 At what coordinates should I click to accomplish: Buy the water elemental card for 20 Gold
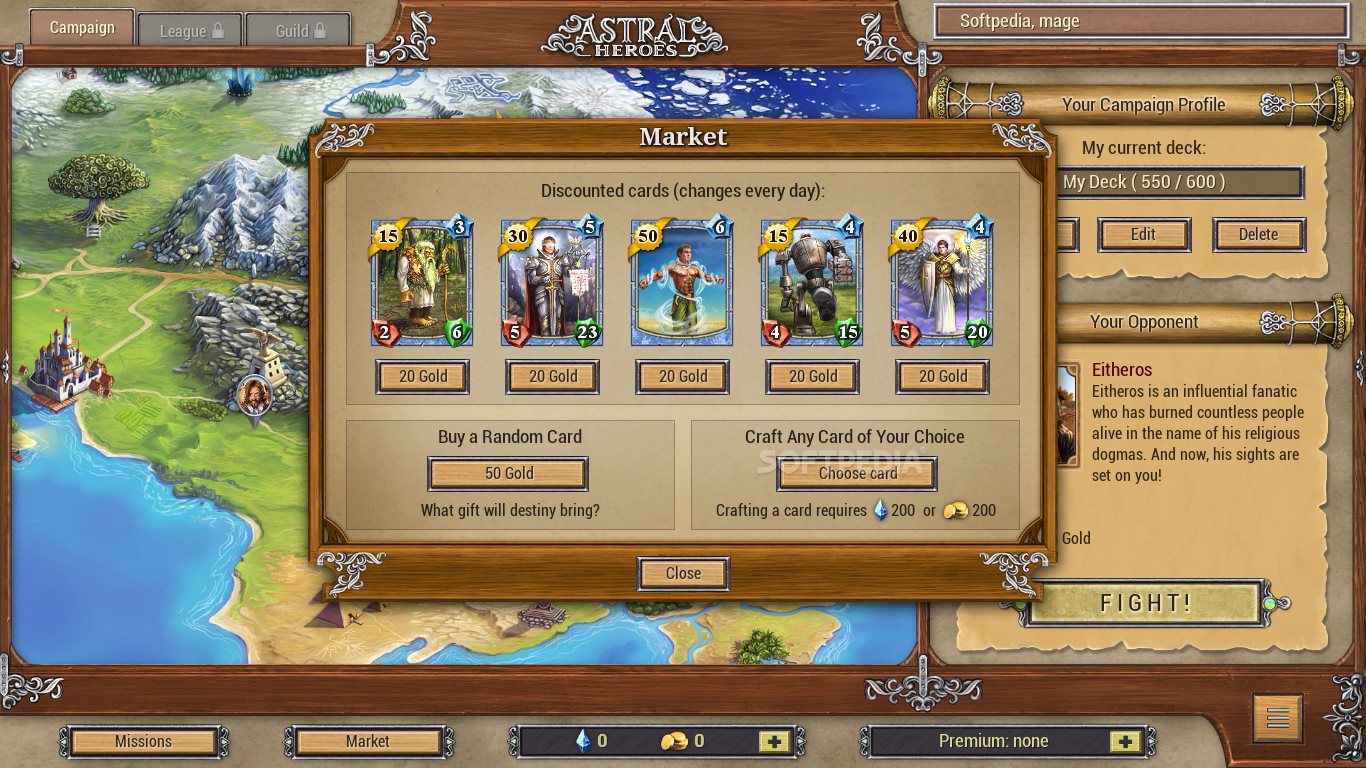682,377
